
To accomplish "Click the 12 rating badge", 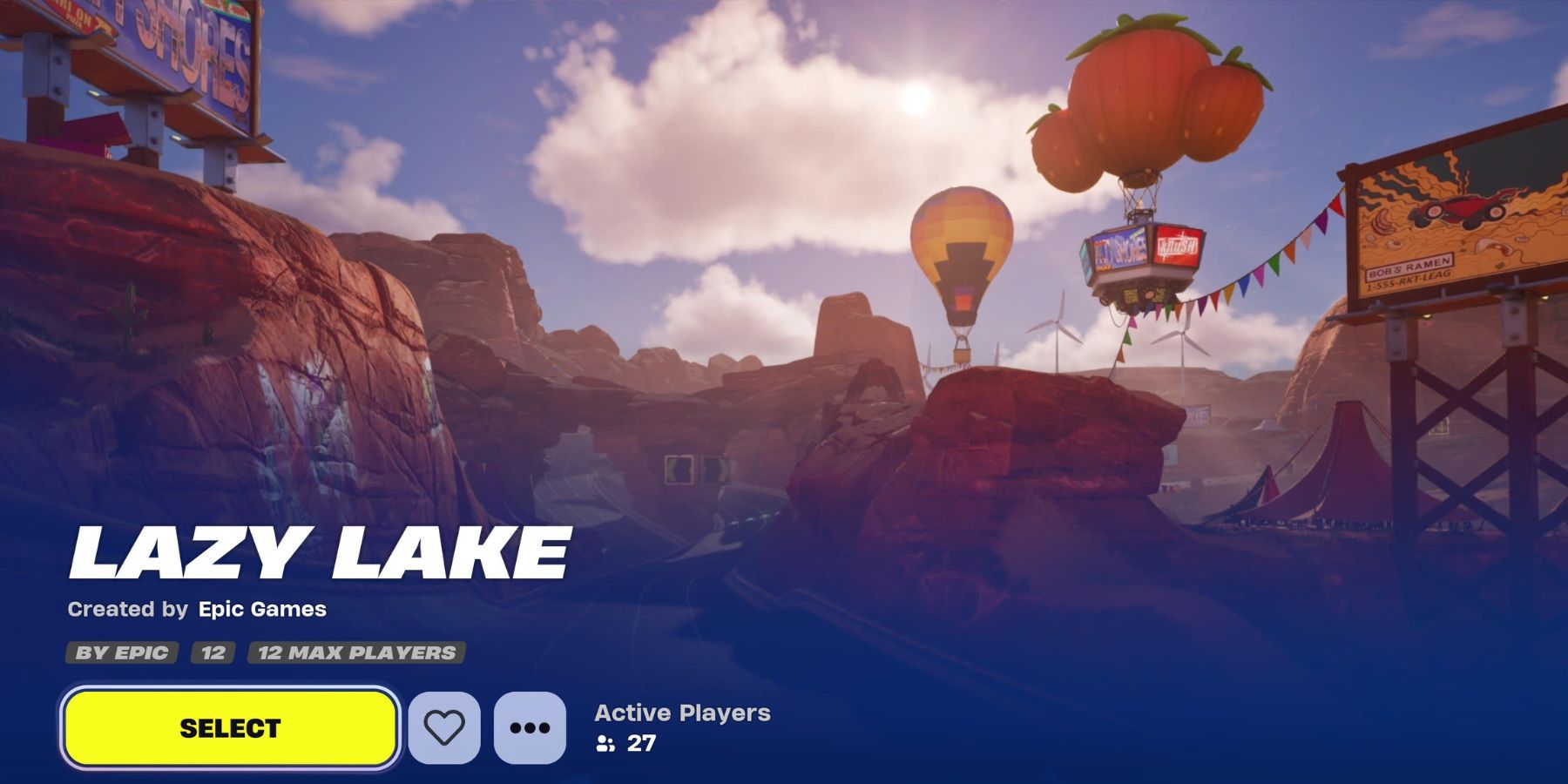I will point(214,651).
